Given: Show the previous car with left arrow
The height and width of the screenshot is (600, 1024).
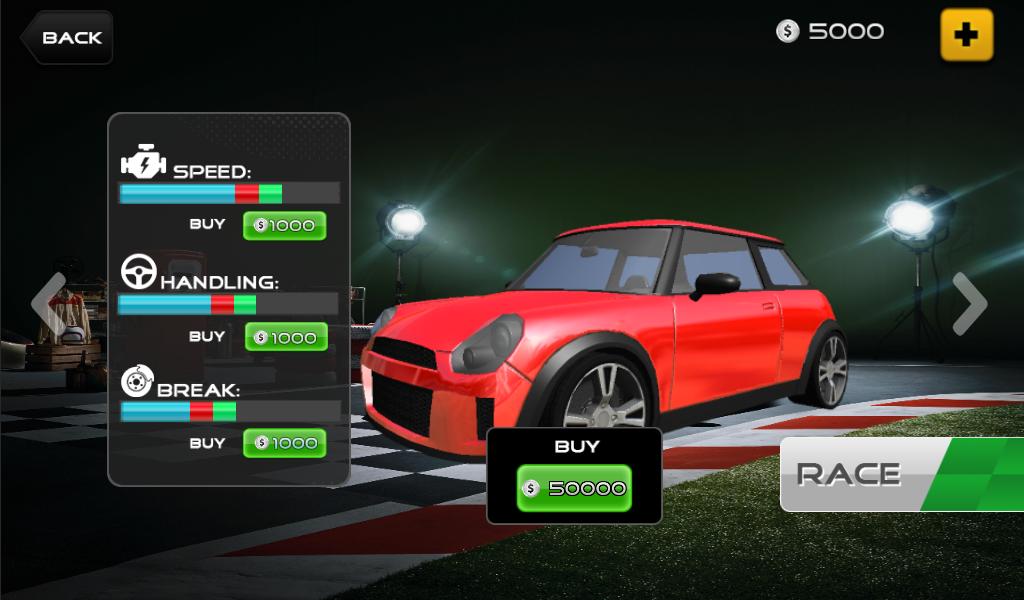Looking at the screenshot, I should click(48, 303).
